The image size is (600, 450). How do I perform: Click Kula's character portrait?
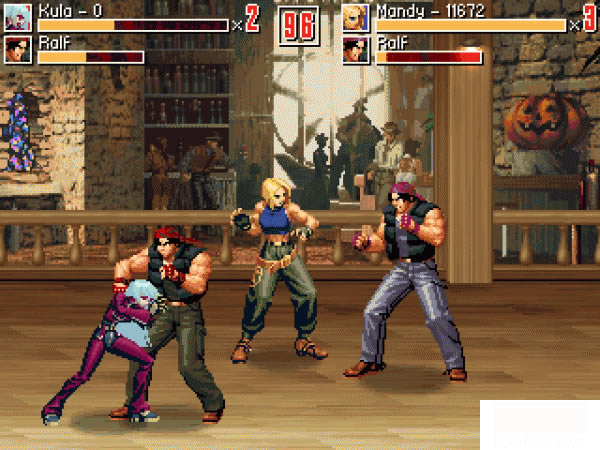18,17
